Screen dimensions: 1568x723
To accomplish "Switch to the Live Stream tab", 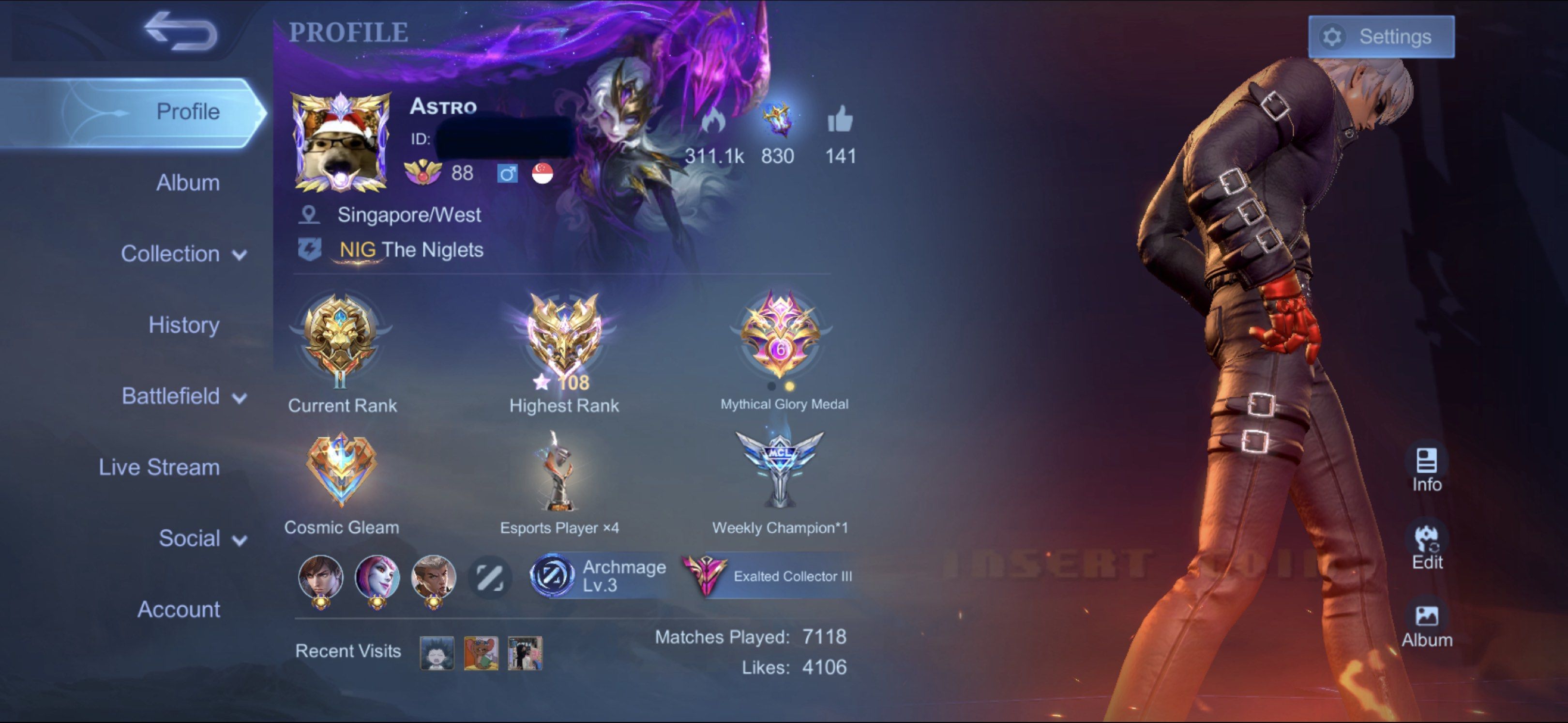I will click(x=160, y=467).
